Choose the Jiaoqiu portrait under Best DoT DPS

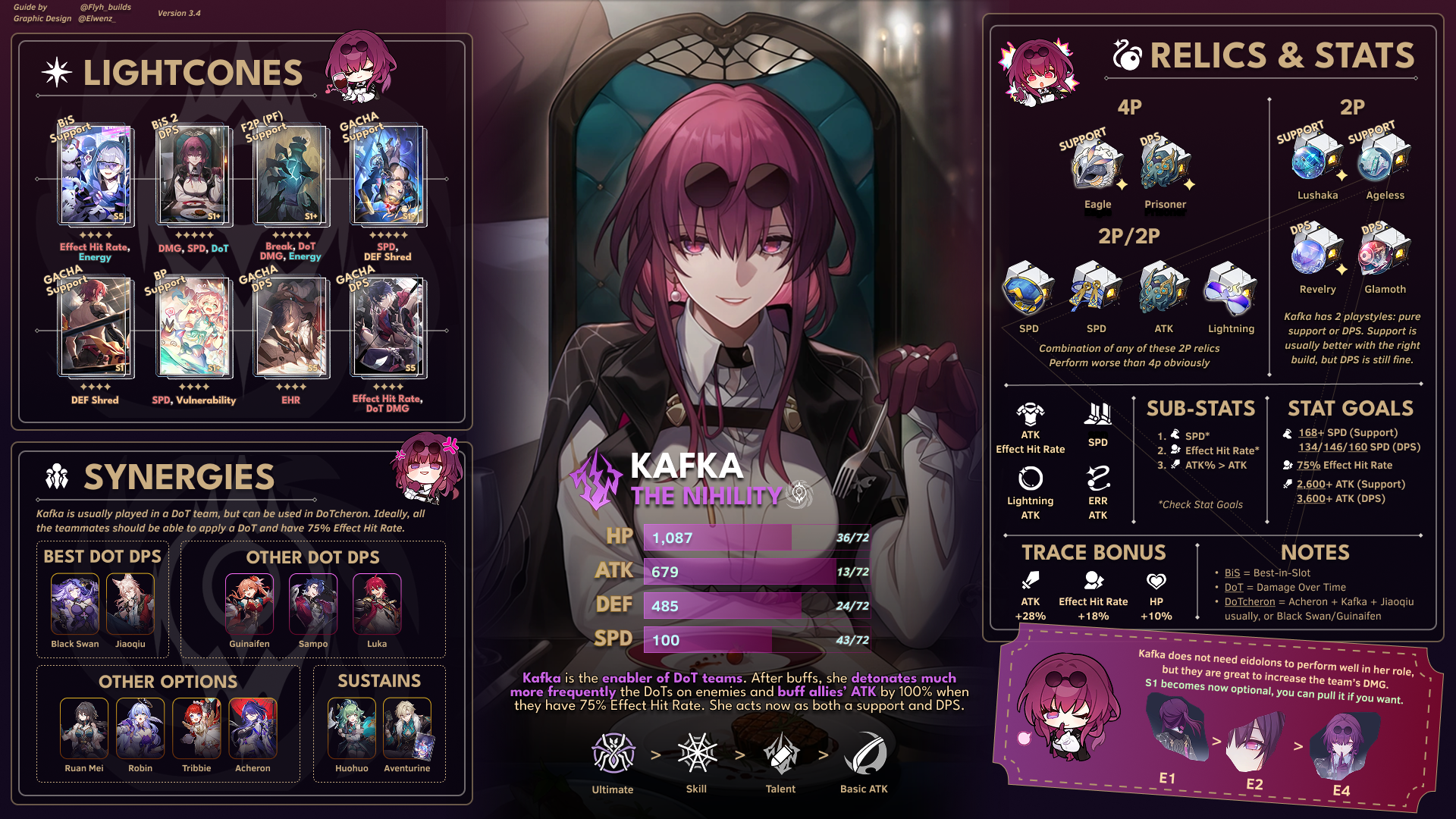(x=130, y=604)
